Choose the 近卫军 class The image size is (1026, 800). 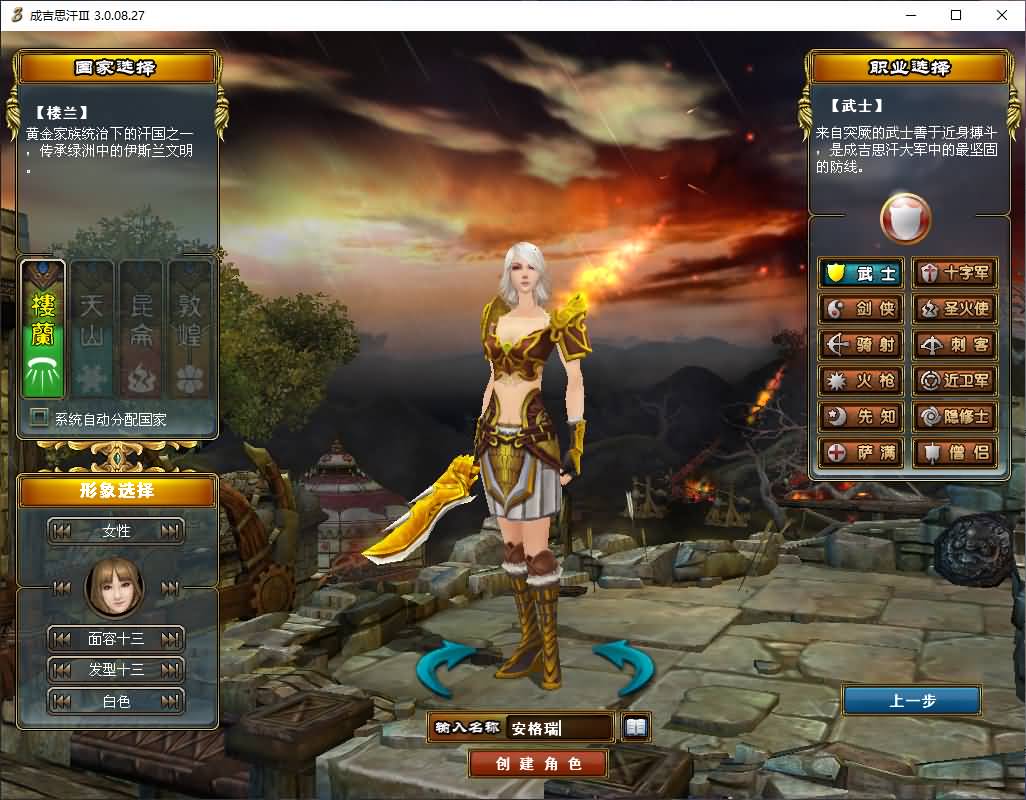(x=956, y=381)
